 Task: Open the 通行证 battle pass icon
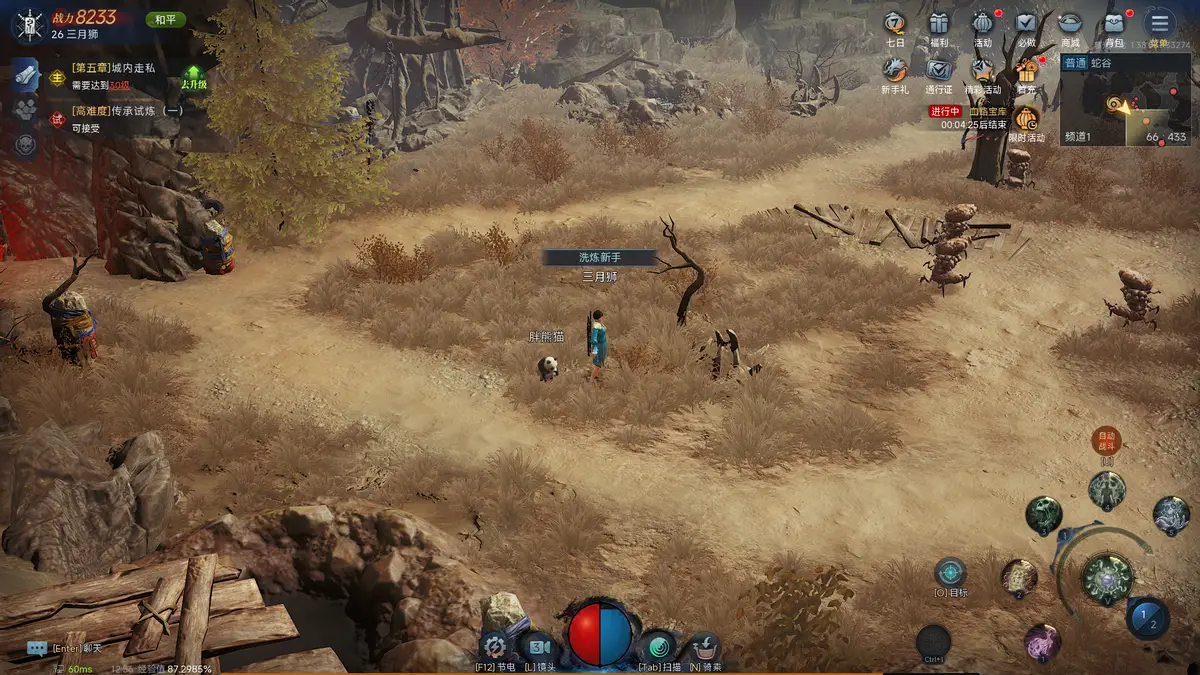pyautogui.click(x=938, y=70)
